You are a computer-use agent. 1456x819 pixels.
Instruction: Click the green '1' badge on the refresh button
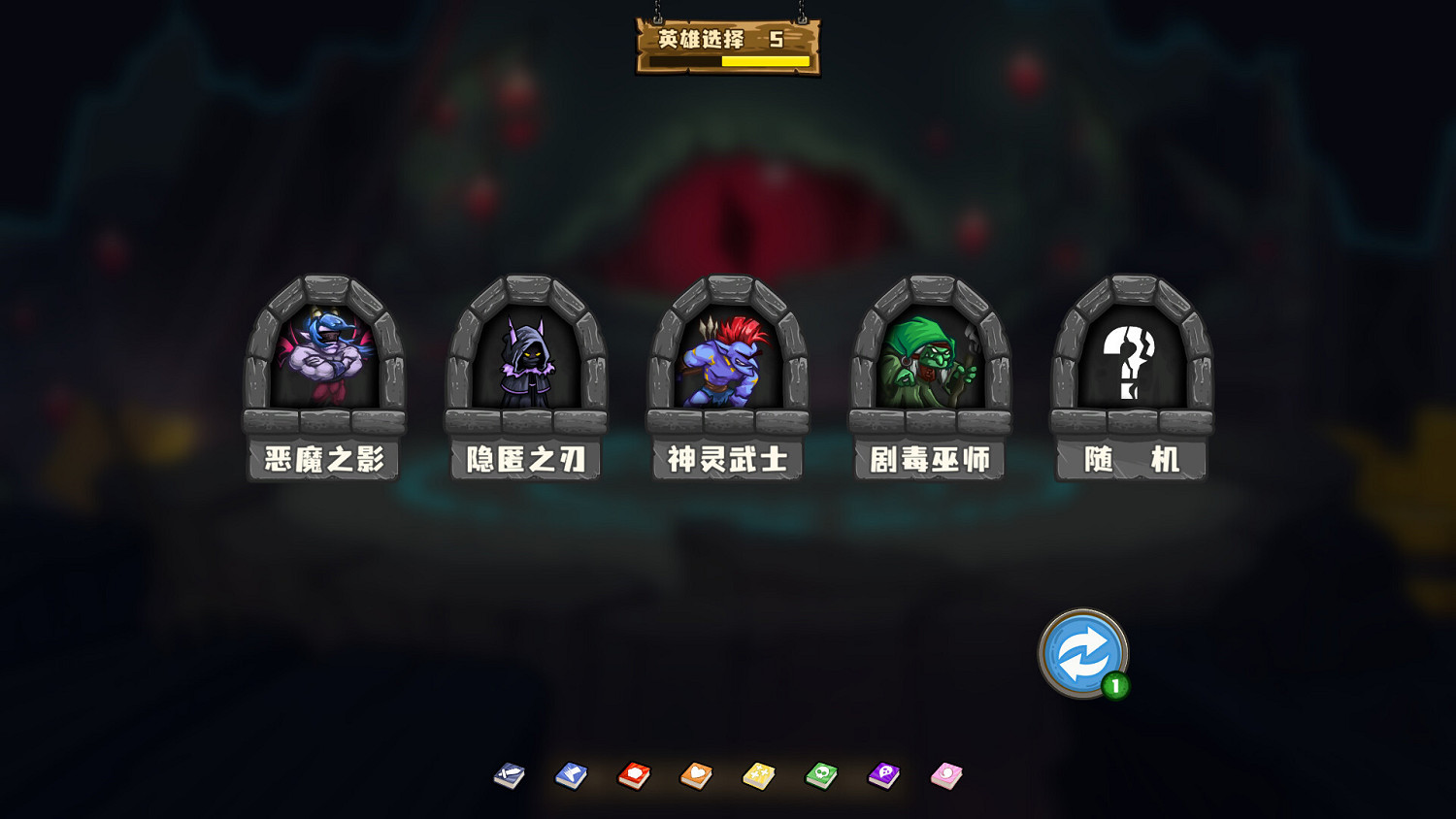pyautogui.click(x=1114, y=685)
